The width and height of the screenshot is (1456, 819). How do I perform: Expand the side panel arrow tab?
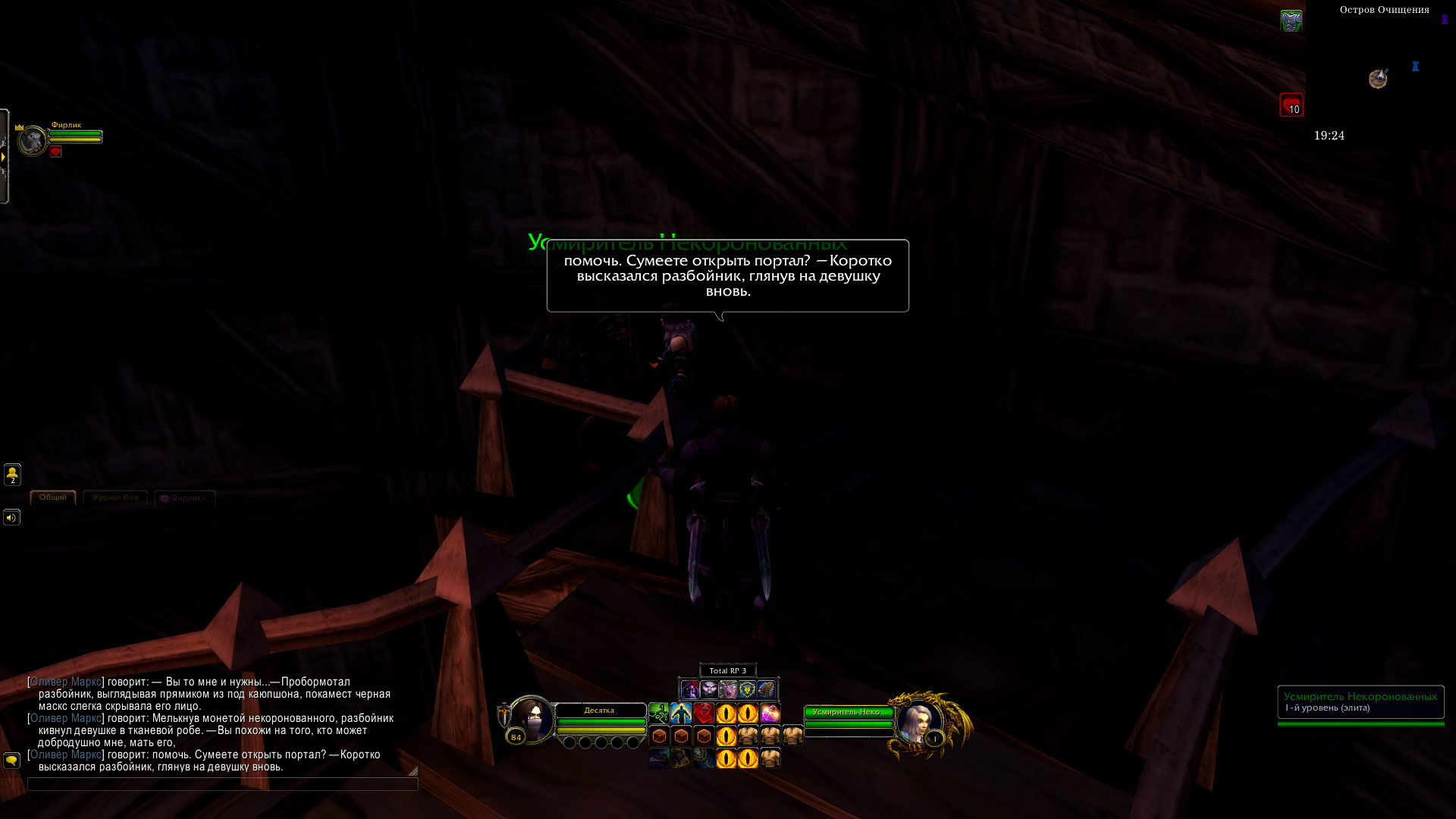(4, 156)
